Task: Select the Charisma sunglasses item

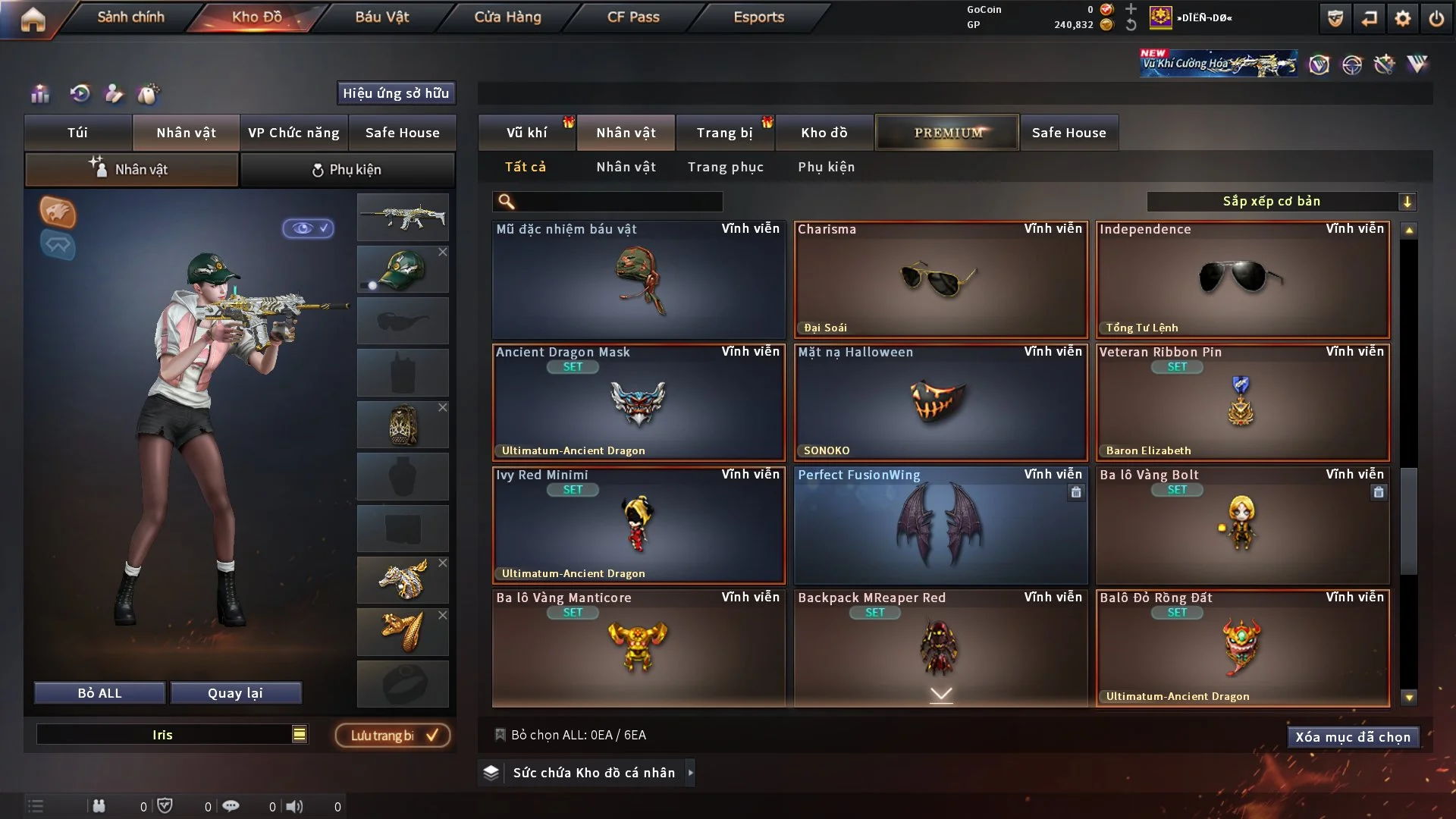Action: [940, 279]
